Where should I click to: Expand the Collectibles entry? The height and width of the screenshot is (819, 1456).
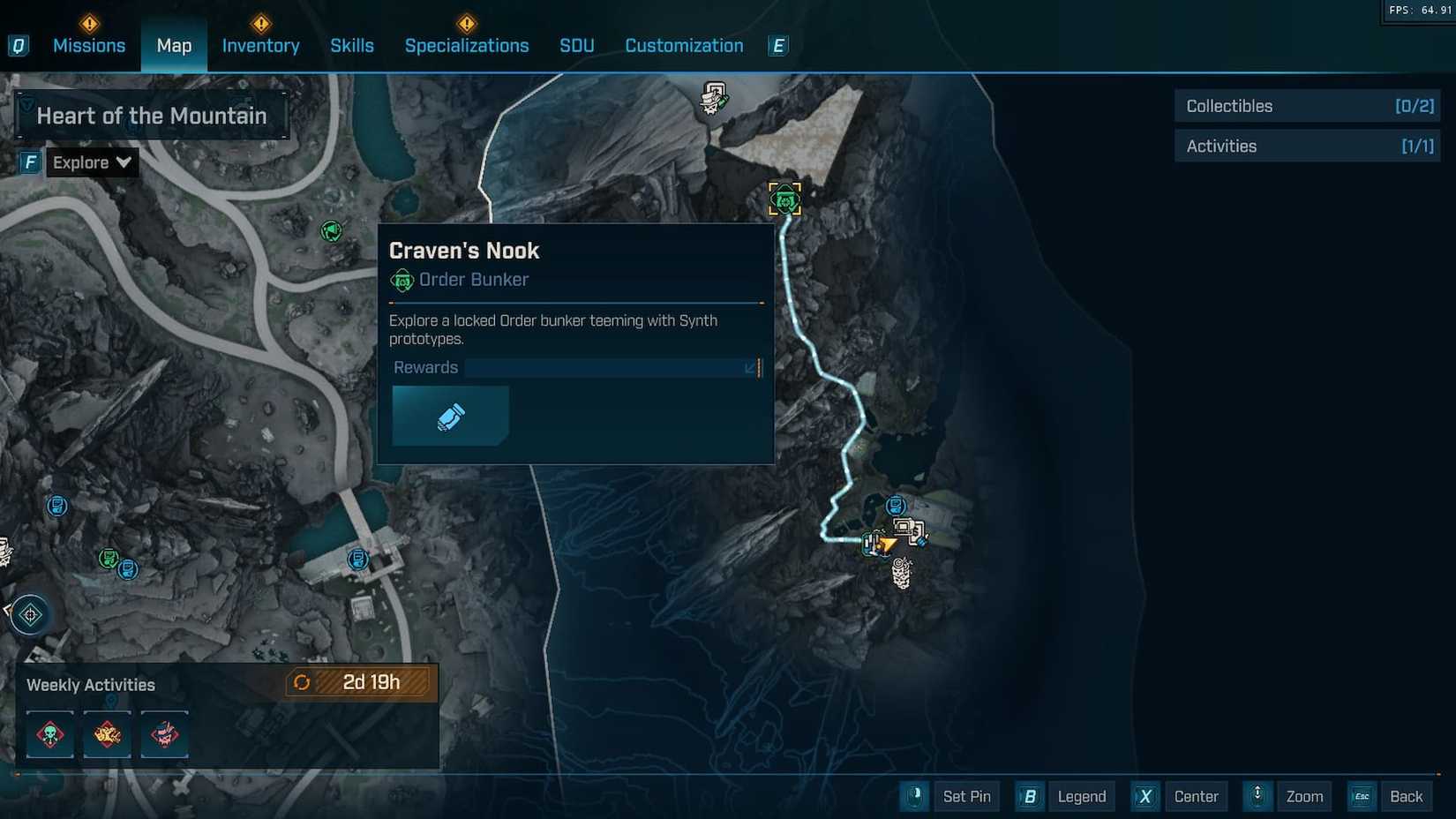point(1306,106)
